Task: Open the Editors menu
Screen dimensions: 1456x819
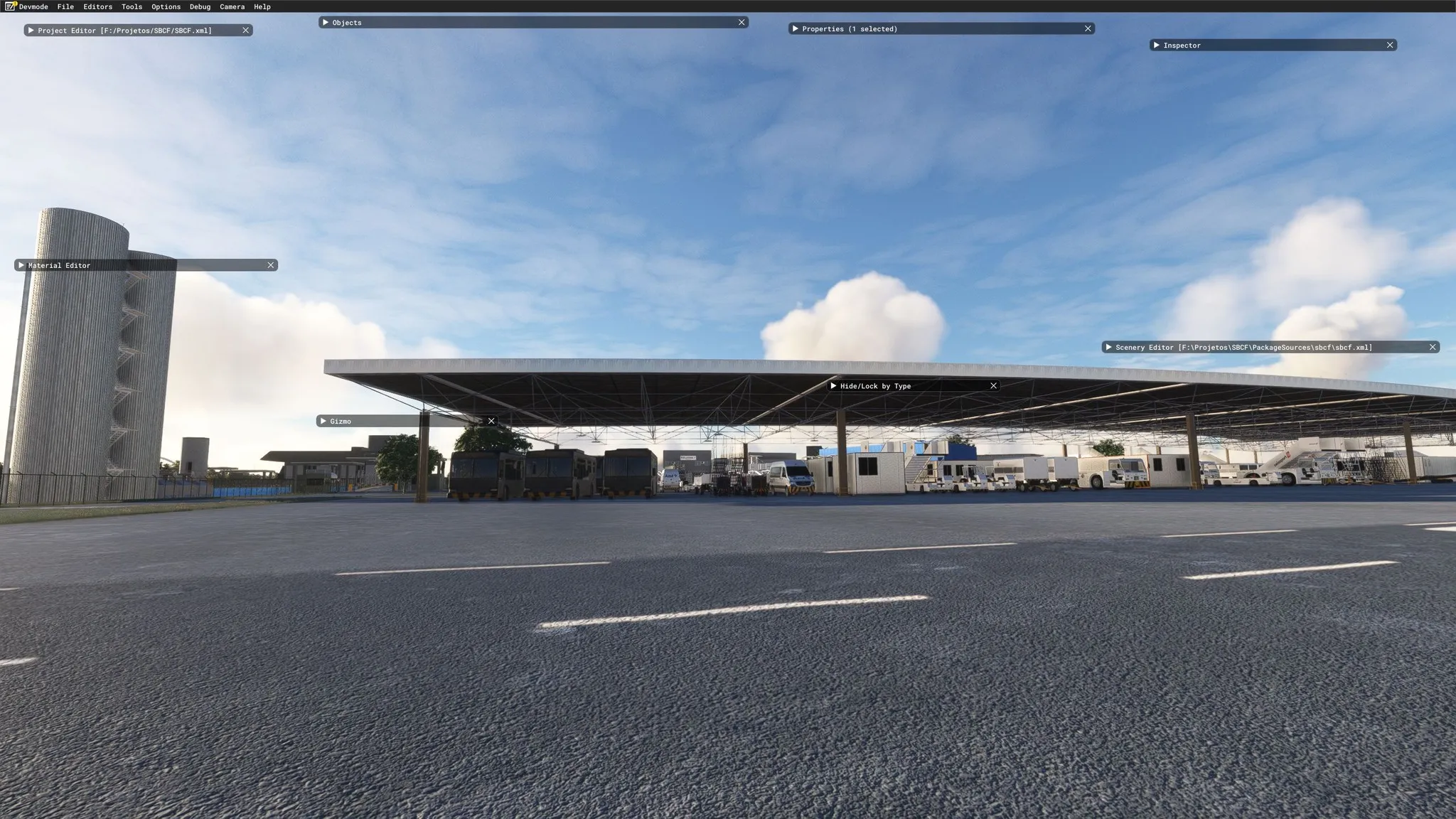Action: coord(97,6)
